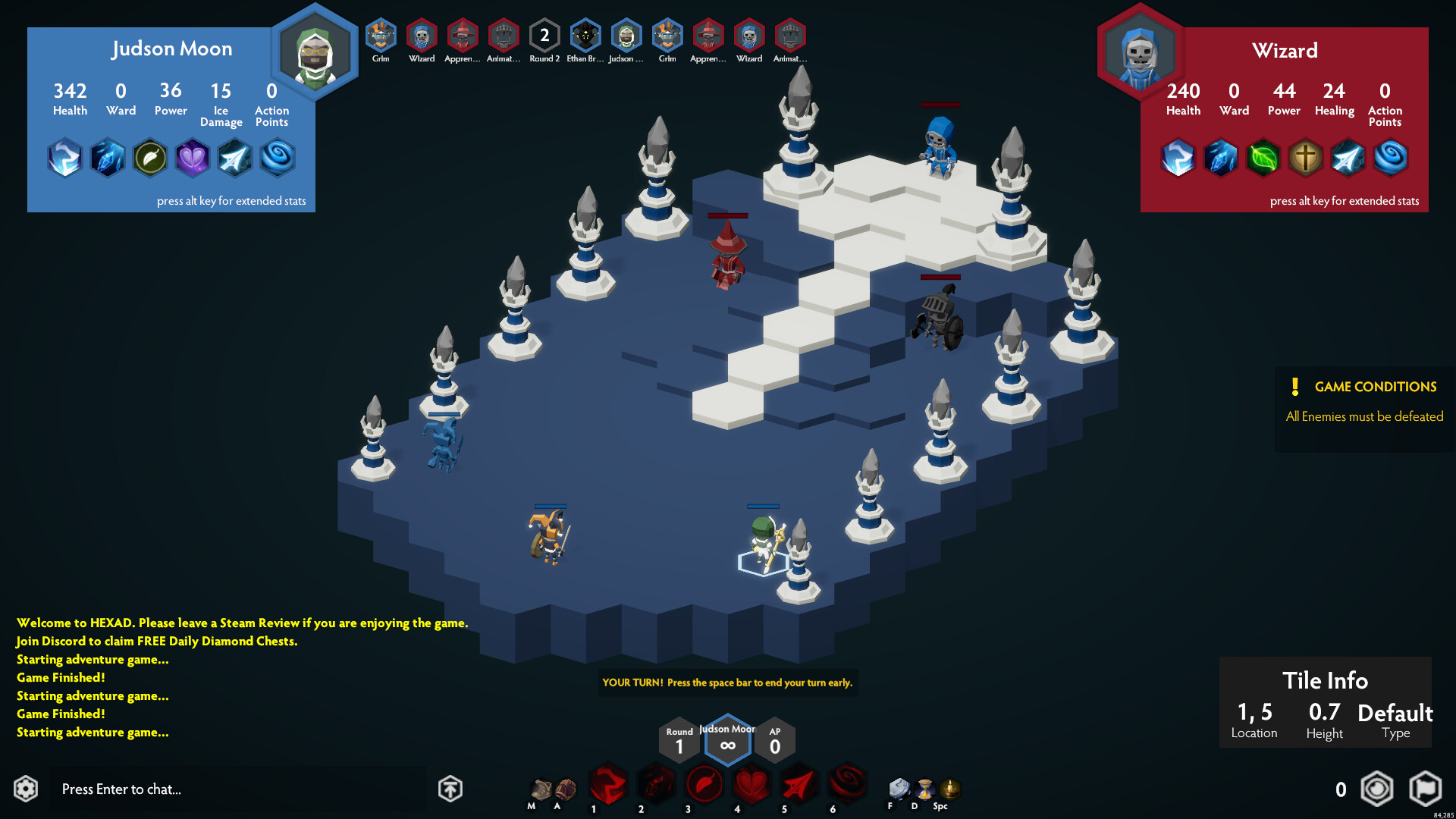
Task: Select the Round 2 marker in turn order
Action: pos(544,34)
